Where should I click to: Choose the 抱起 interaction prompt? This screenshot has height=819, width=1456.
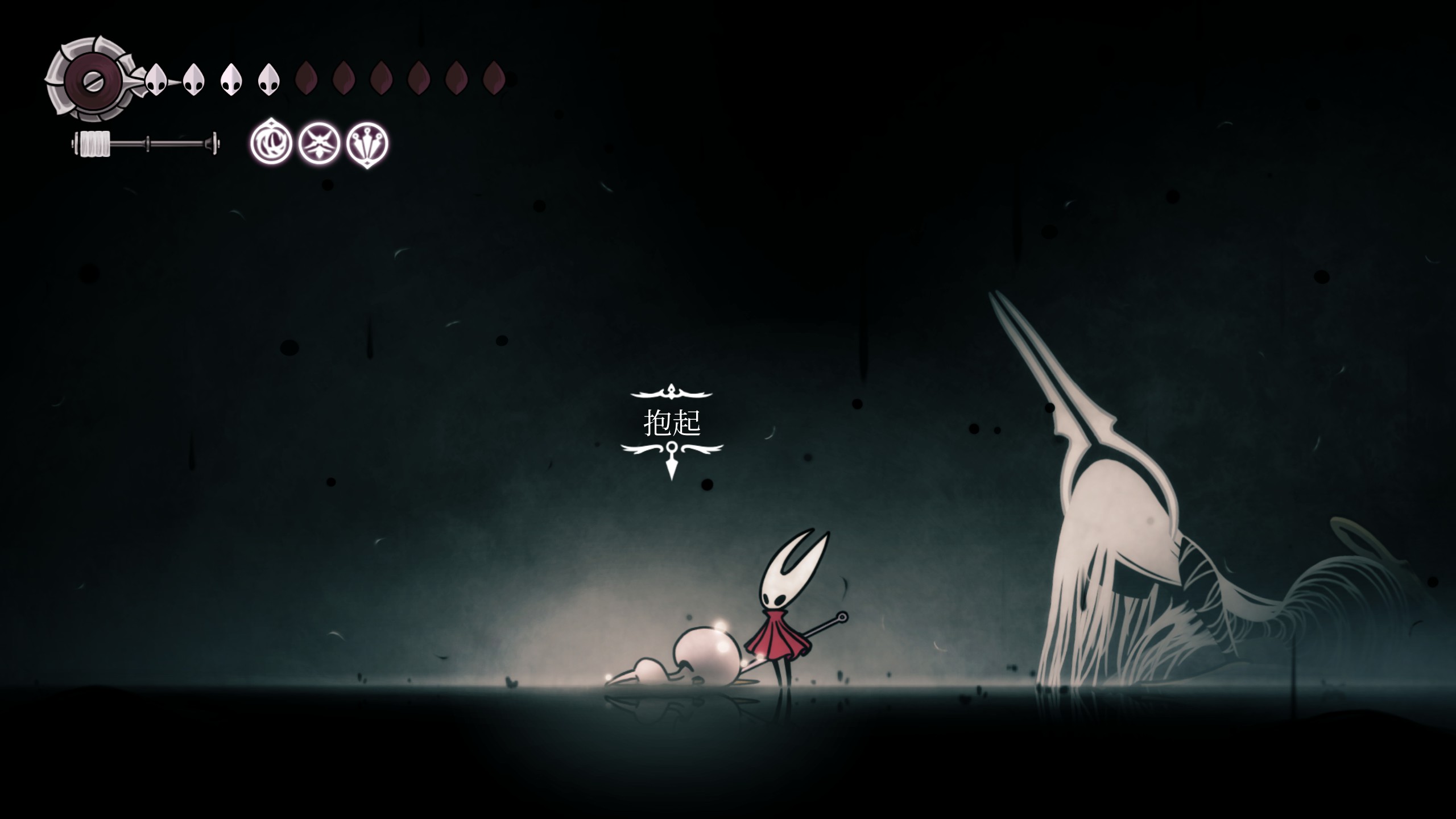click(x=672, y=423)
